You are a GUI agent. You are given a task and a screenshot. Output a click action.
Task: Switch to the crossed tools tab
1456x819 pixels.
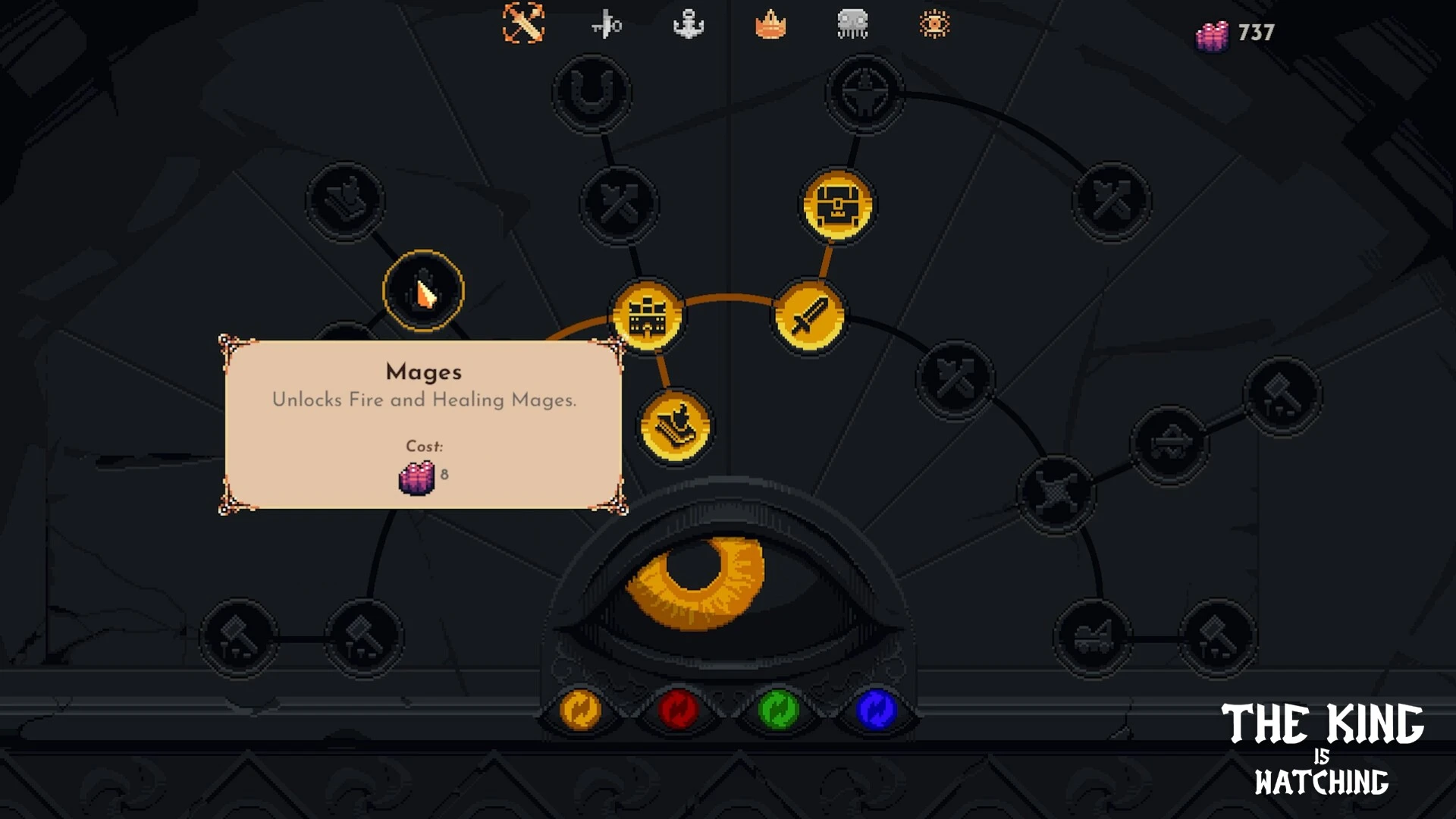[x=523, y=24]
